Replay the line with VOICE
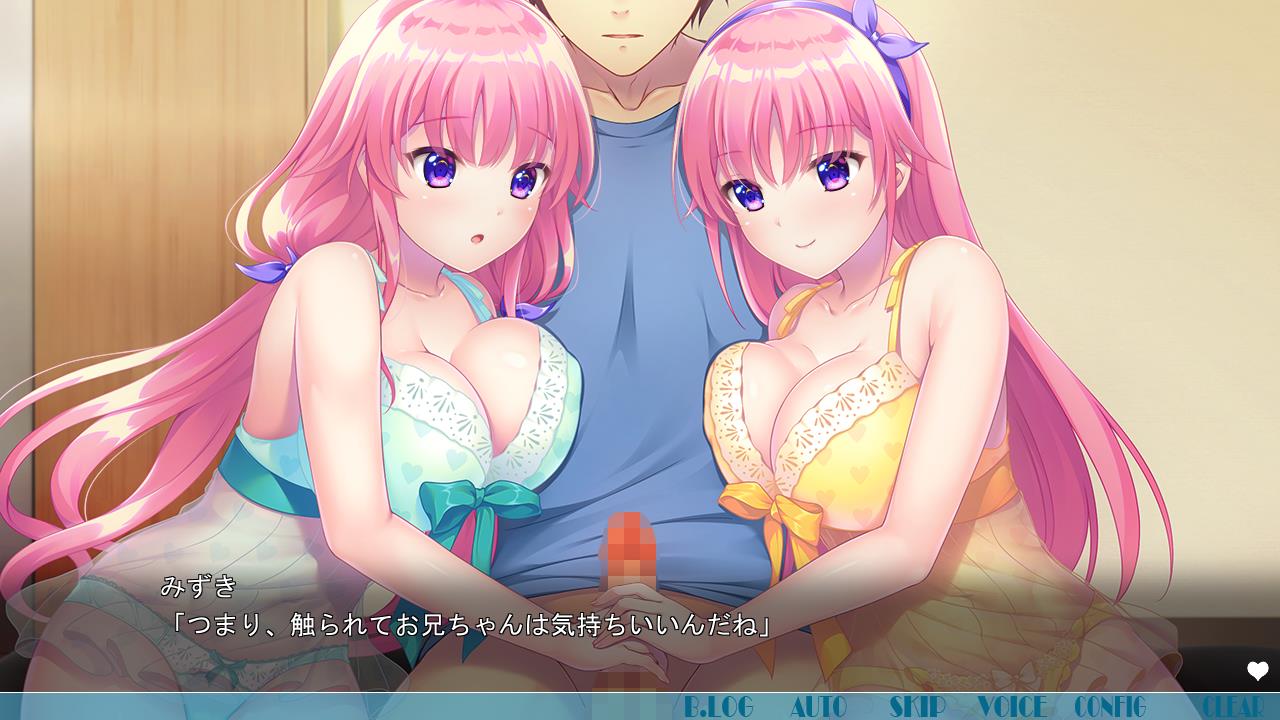The height and width of the screenshot is (720, 1280). 1012,707
